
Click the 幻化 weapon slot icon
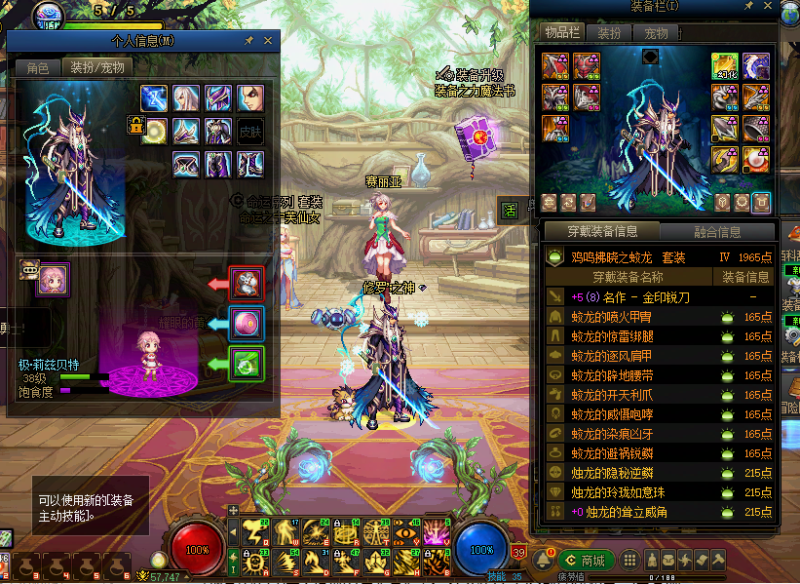pyautogui.click(x=725, y=67)
